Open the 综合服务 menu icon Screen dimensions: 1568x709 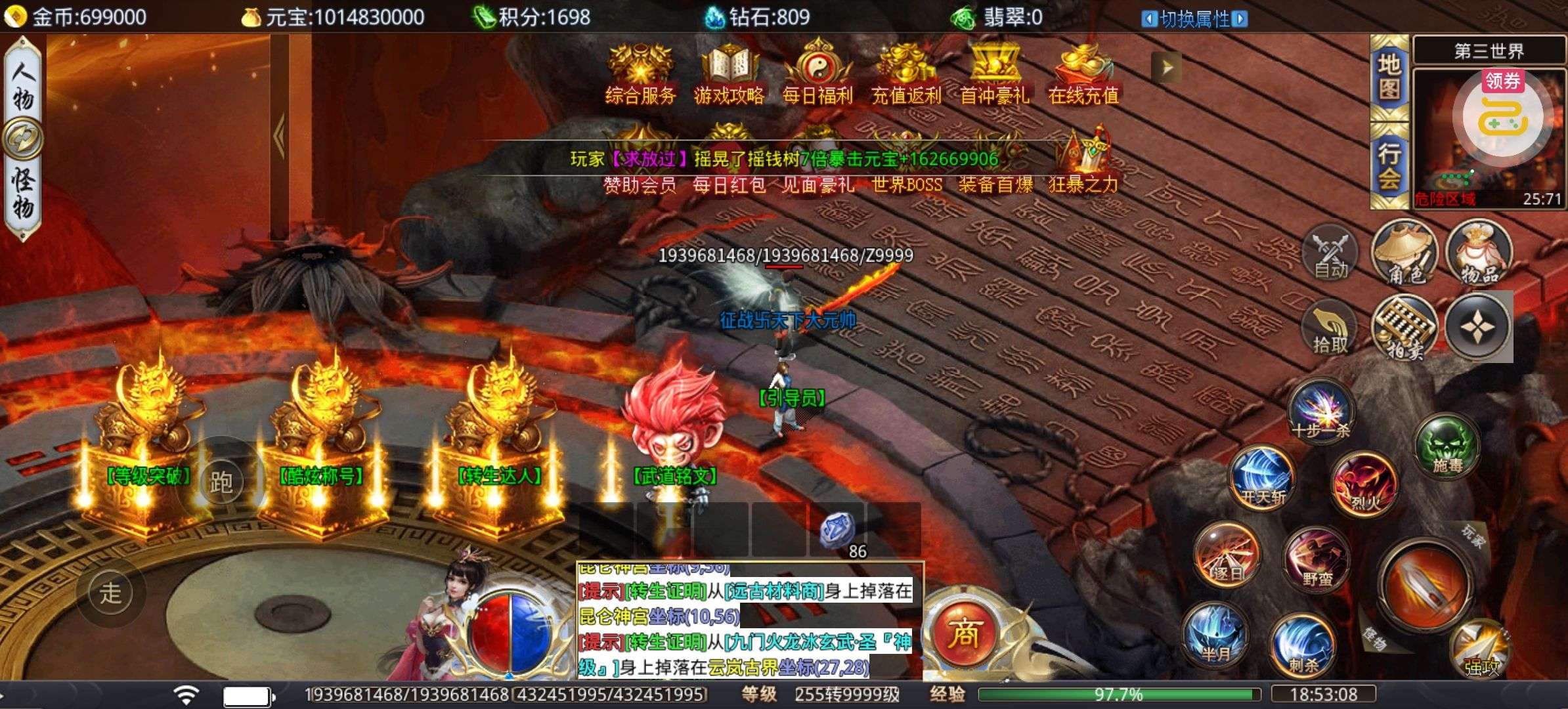click(640, 74)
